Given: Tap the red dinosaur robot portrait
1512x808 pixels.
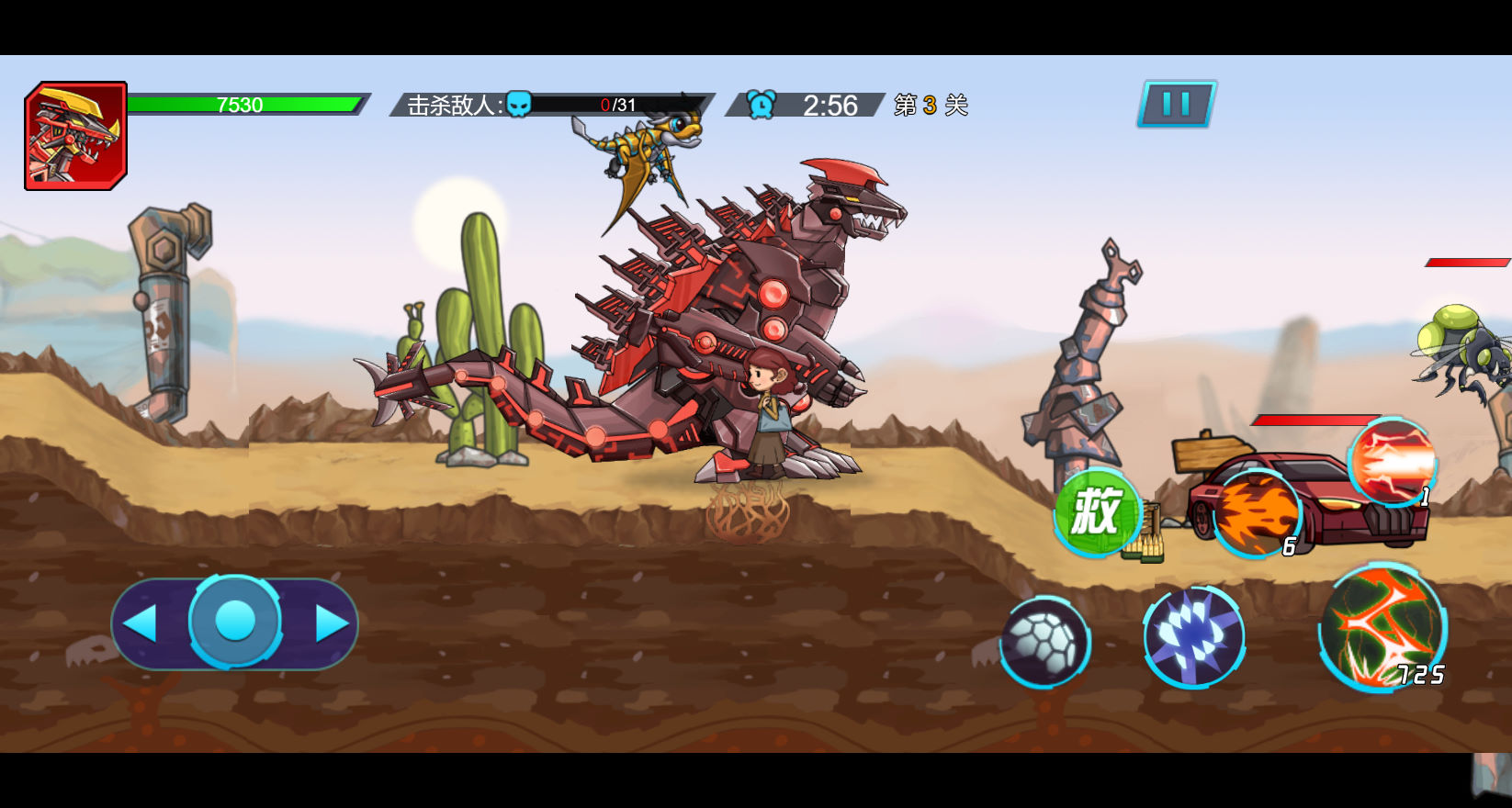Looking at the screenshot, I should (75, 136).
